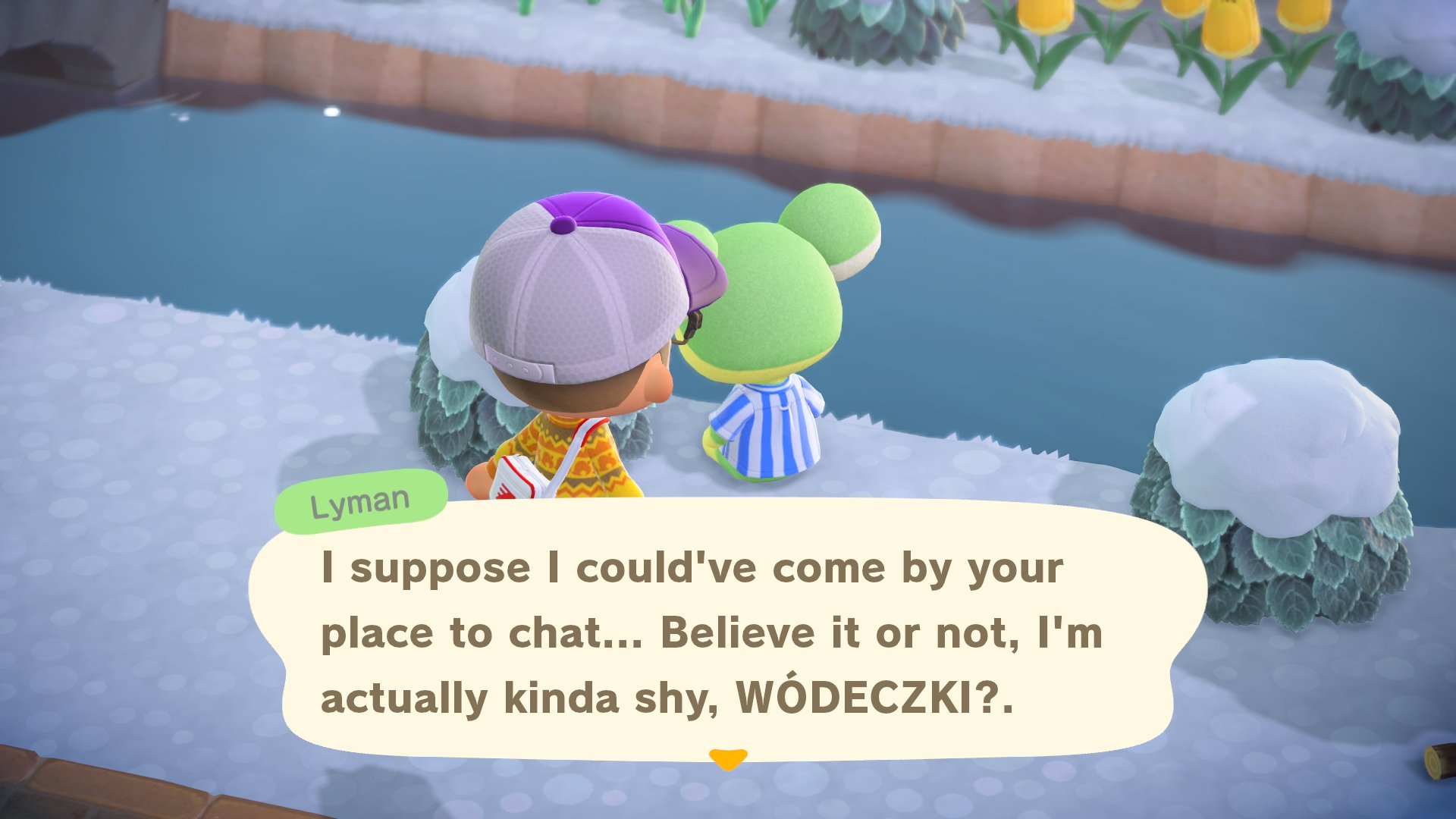The height and width of the screenshot is (819, 1456).
Task: Advance dialogue with the orange arrow
Action: (728, 758)
